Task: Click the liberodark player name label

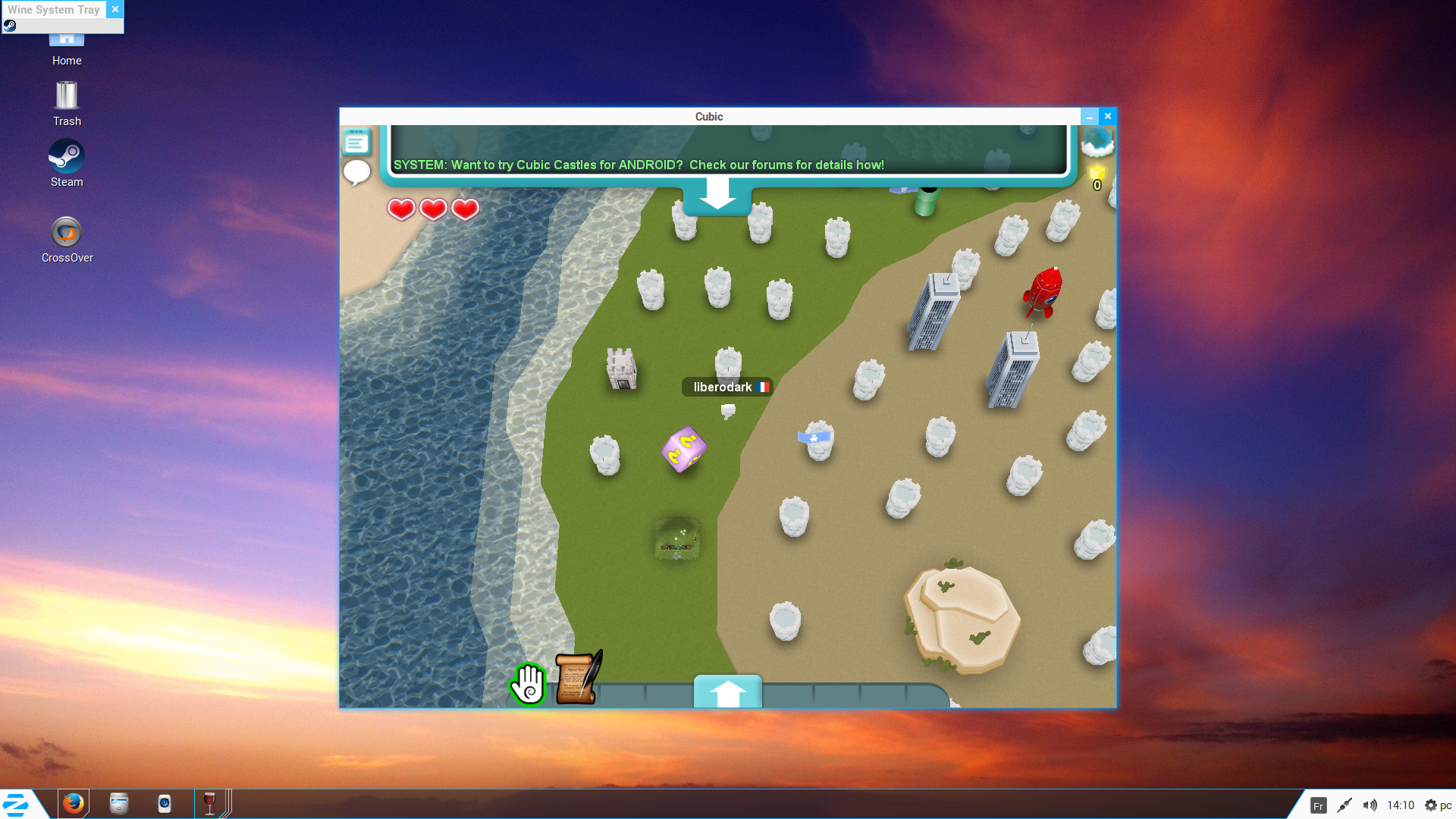Action: click(727, 387)
